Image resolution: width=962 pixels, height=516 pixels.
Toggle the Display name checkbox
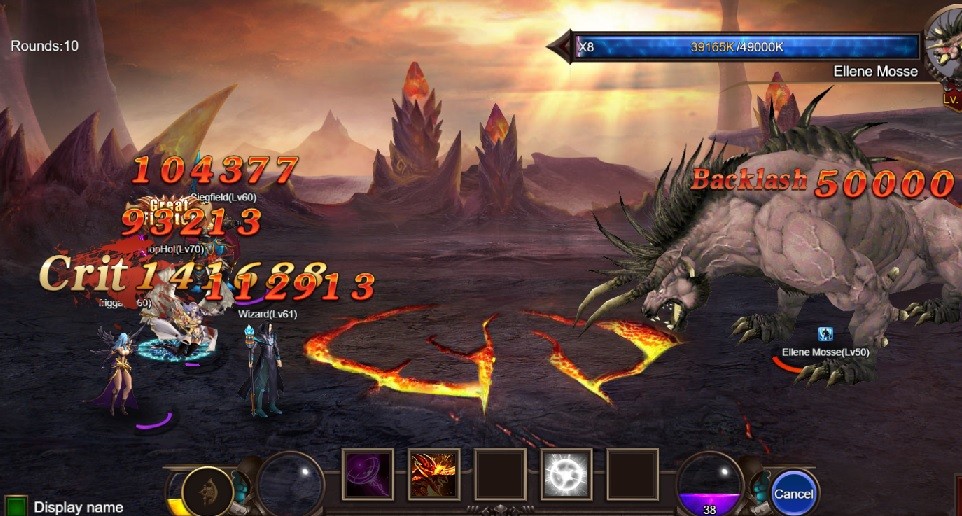pyautogui.click(x=15, y=506)
